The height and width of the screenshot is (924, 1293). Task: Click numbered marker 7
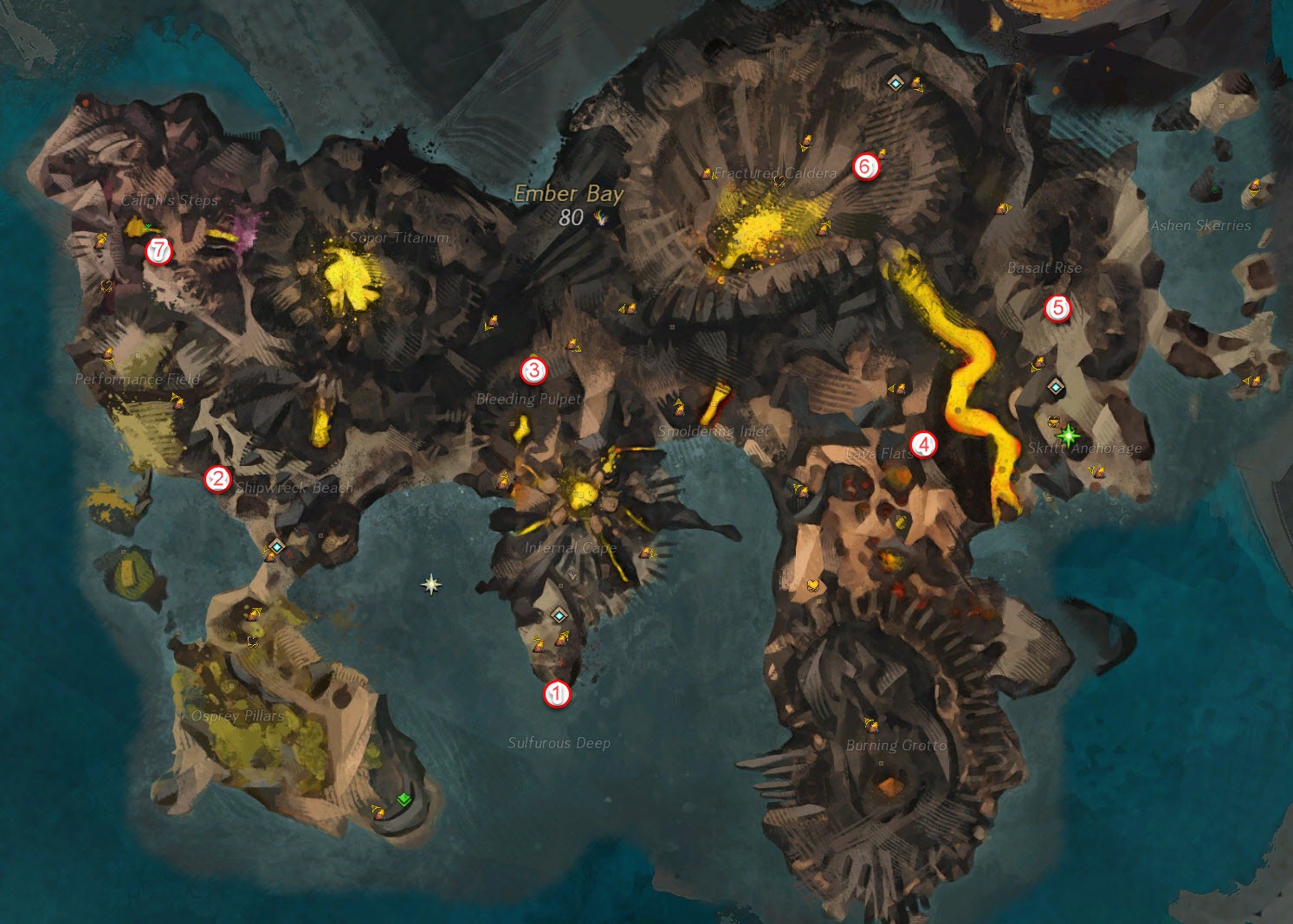(158, 251)
